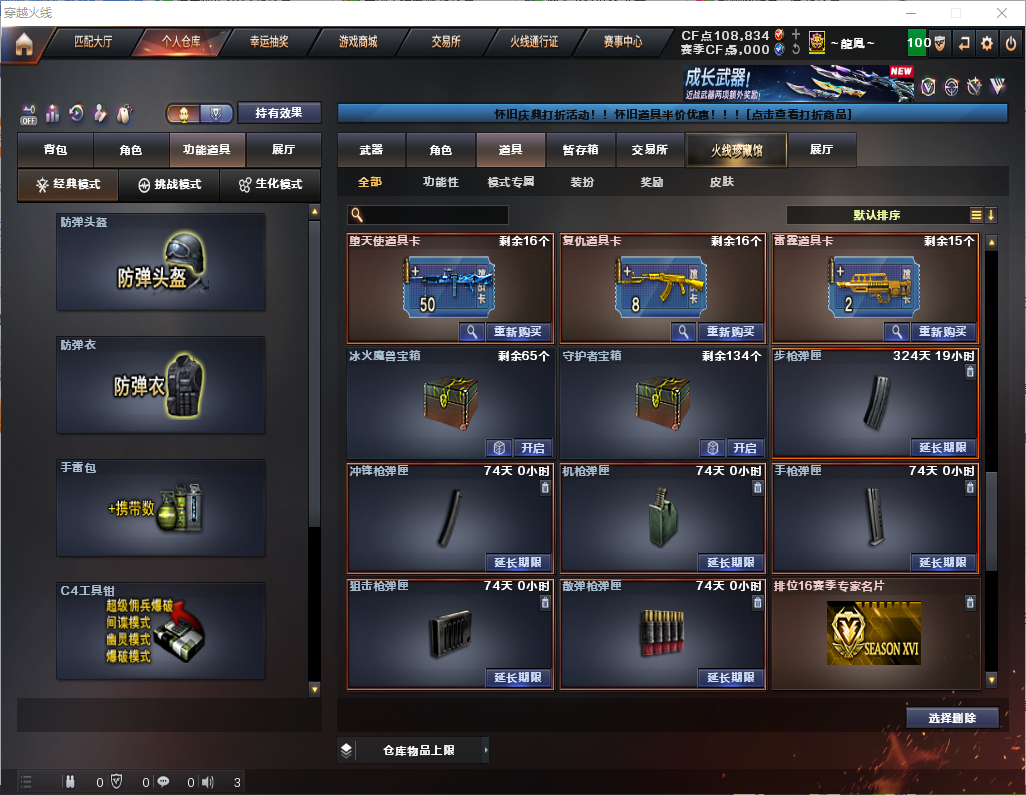
Task: Click the home icon button
Action: pos(24,43)
